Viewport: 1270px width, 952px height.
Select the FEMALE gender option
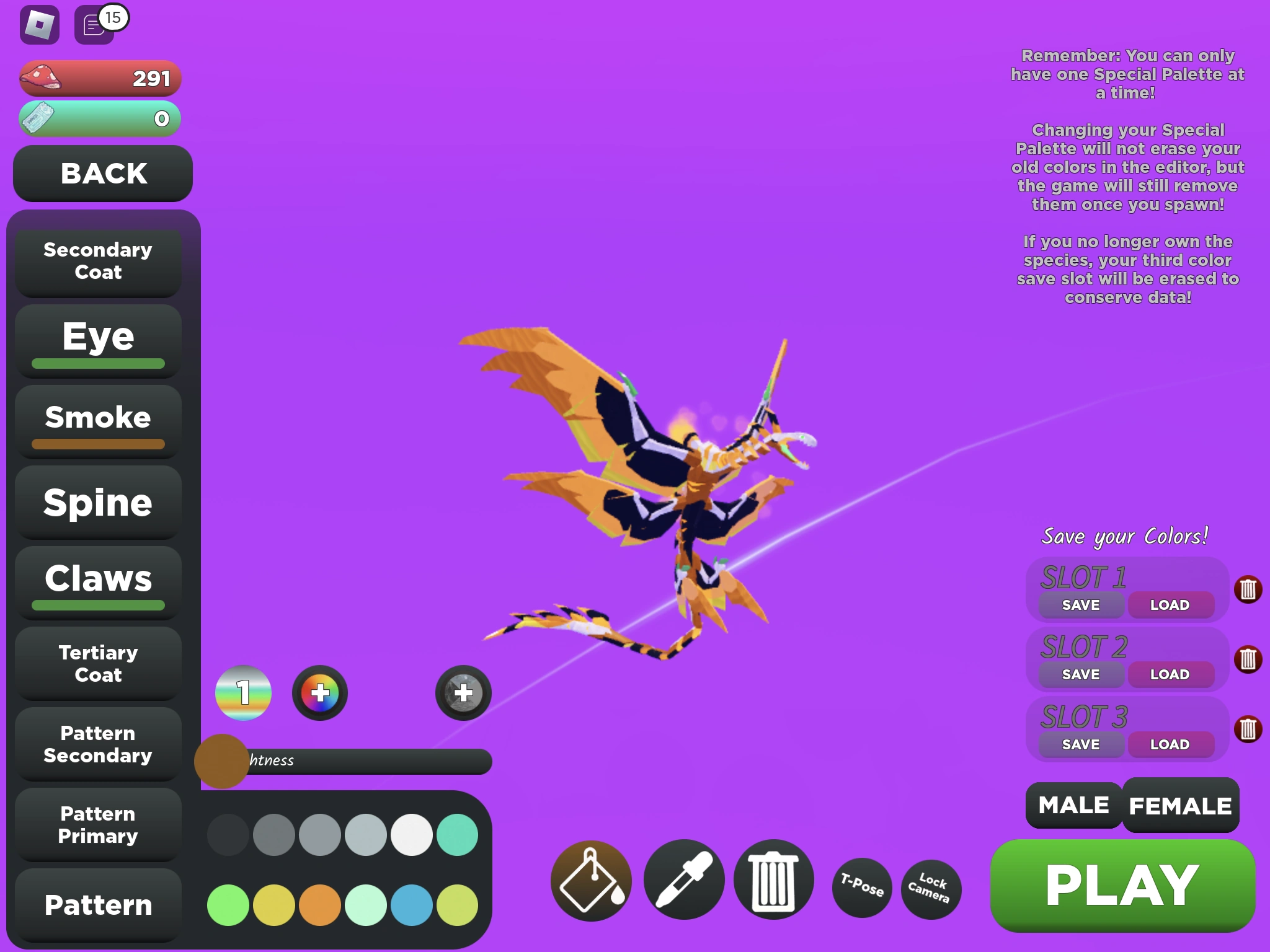(x=1181, y=806)
